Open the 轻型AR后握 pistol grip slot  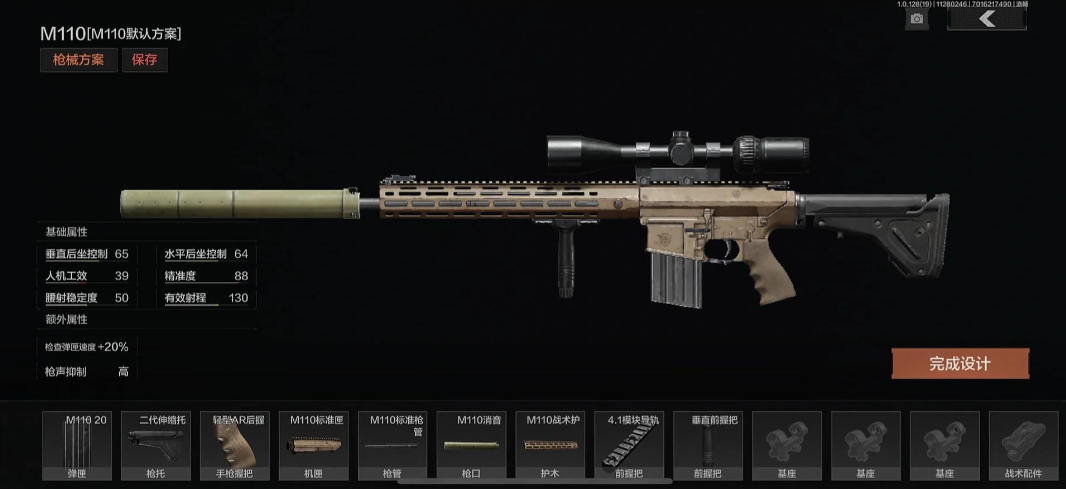pos(234,446)
